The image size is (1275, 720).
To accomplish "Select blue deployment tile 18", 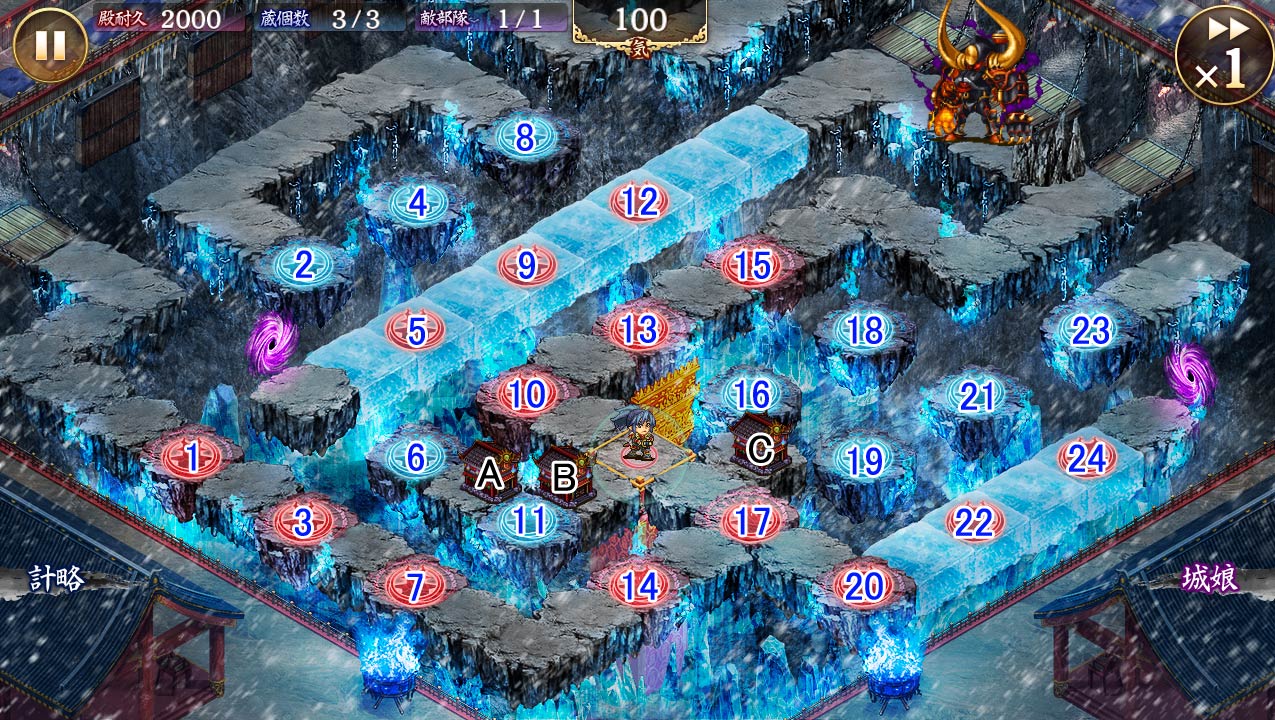I will coord(864,330).
